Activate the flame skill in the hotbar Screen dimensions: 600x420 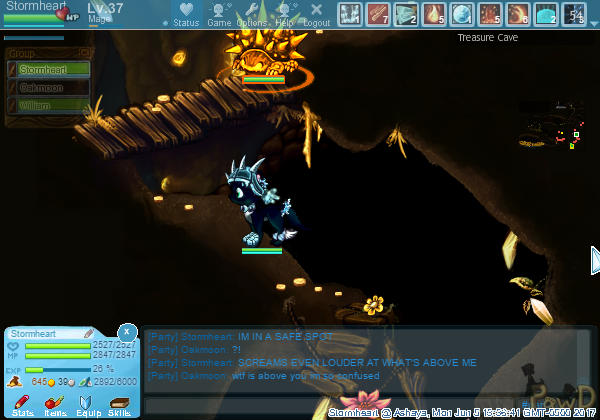click(x=434, y=14)
